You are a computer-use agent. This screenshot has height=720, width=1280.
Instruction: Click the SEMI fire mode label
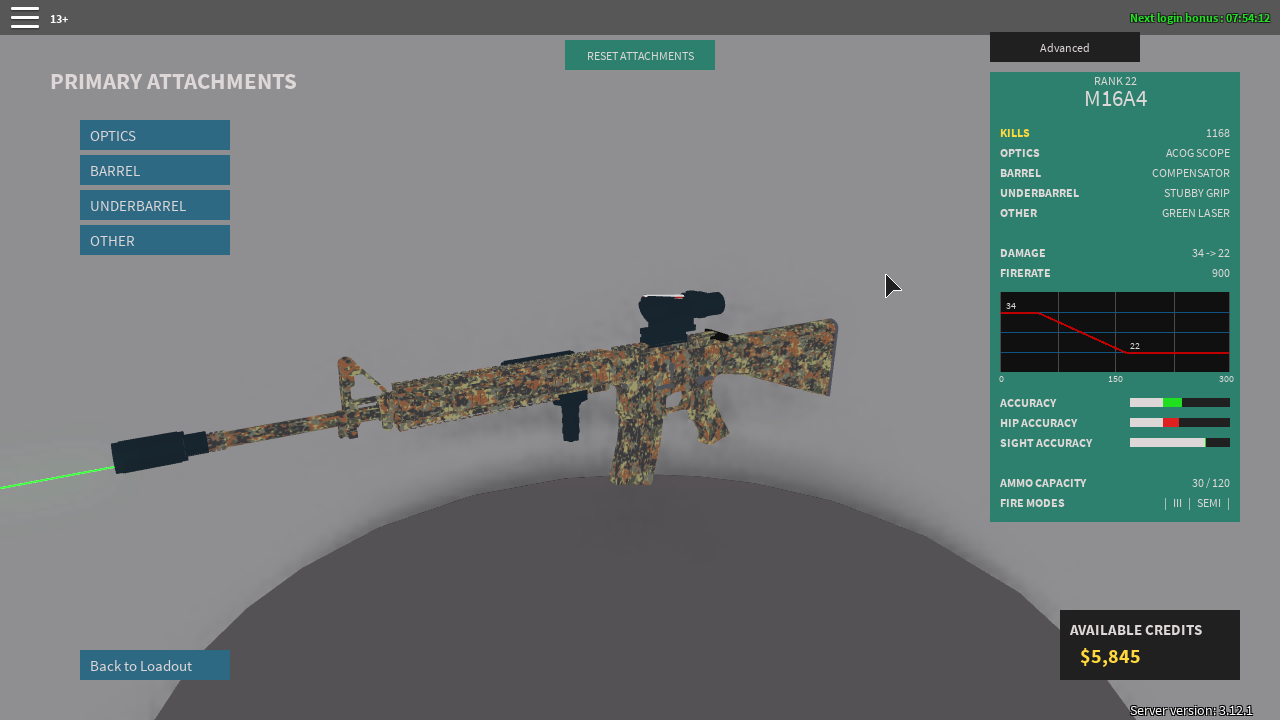tap(1208, 503)
